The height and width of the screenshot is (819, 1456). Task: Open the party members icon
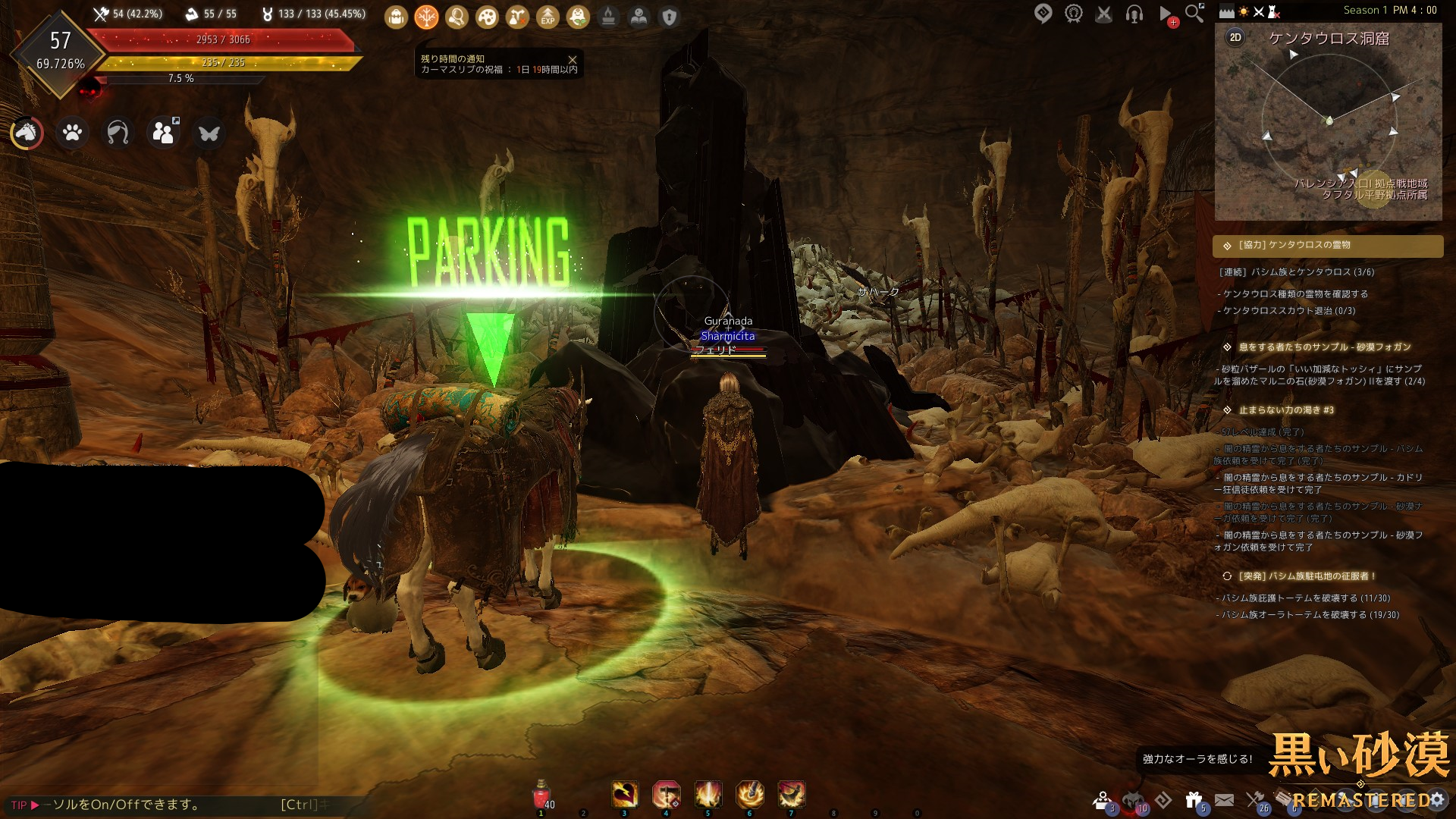(163, 133)
